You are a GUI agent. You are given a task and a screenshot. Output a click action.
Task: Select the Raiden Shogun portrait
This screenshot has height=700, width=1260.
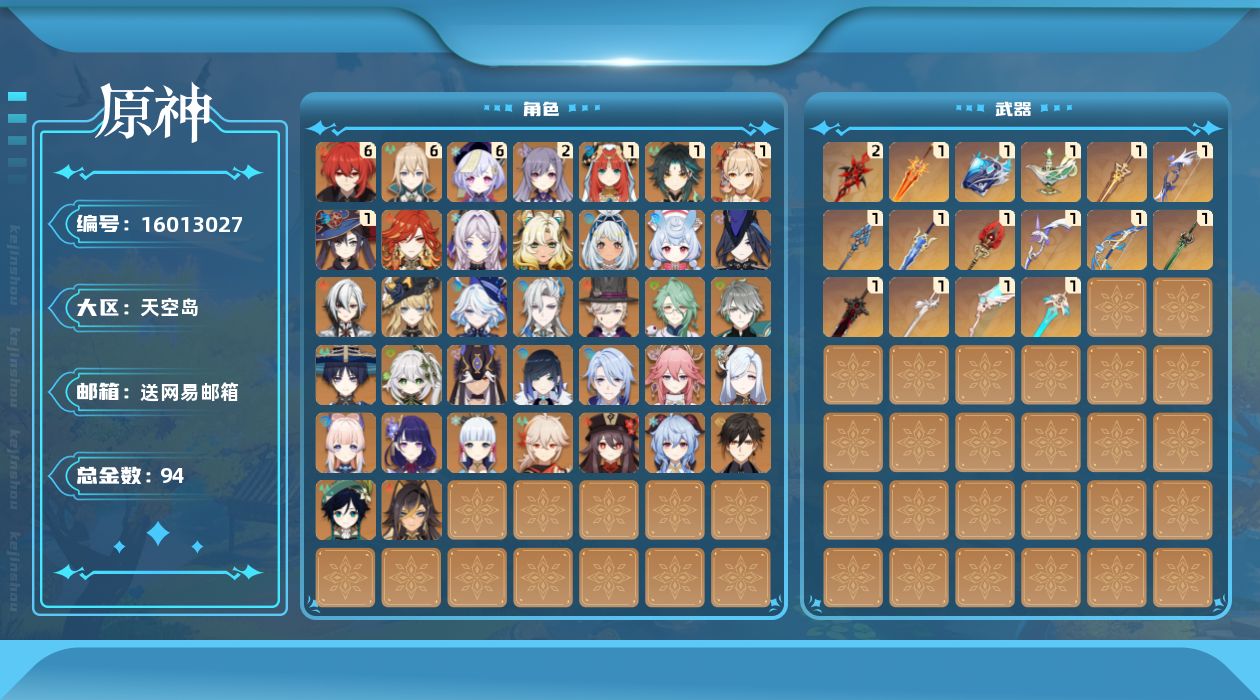(412, 443)
